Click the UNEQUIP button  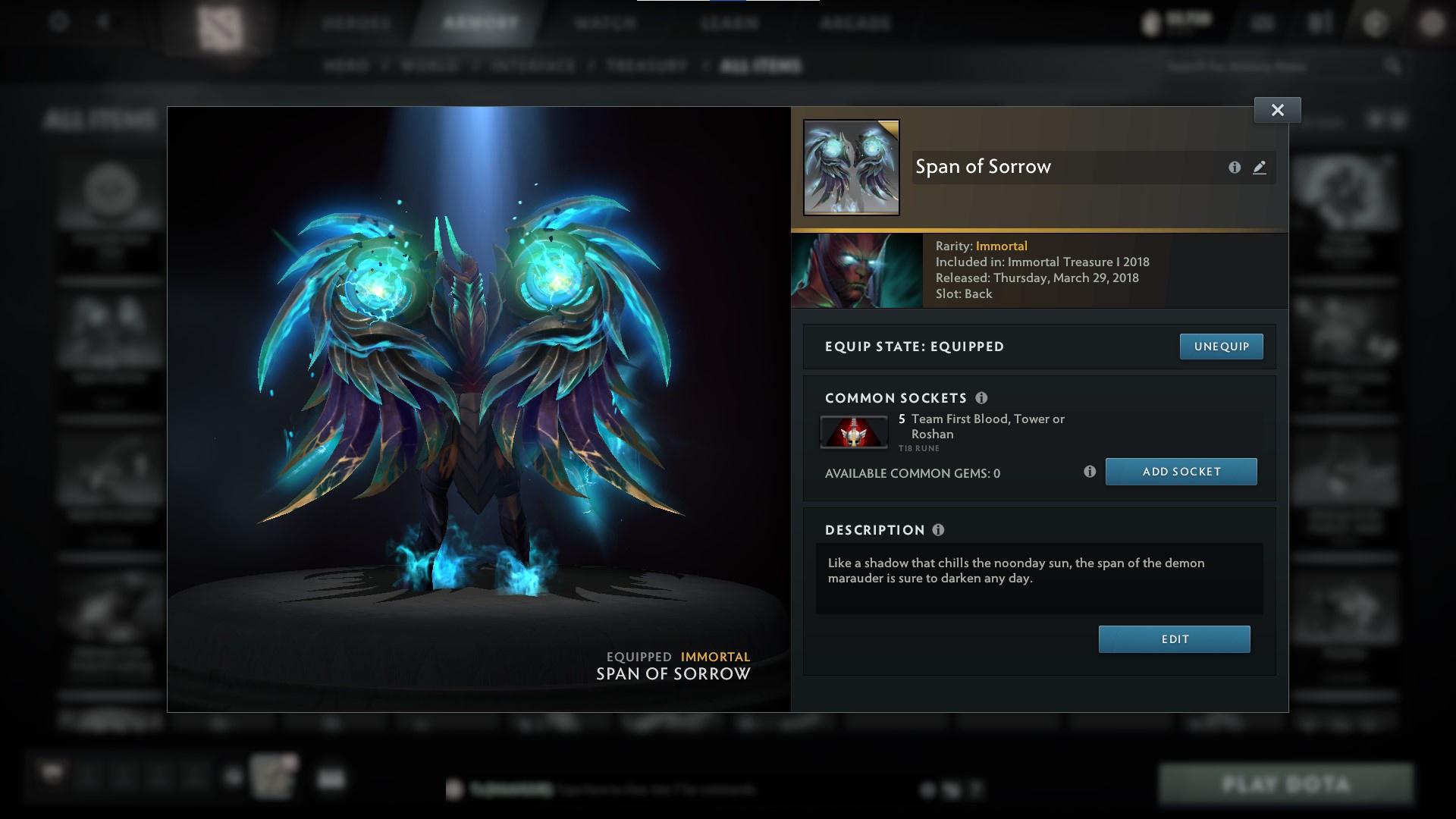(x=1221, y=346)
